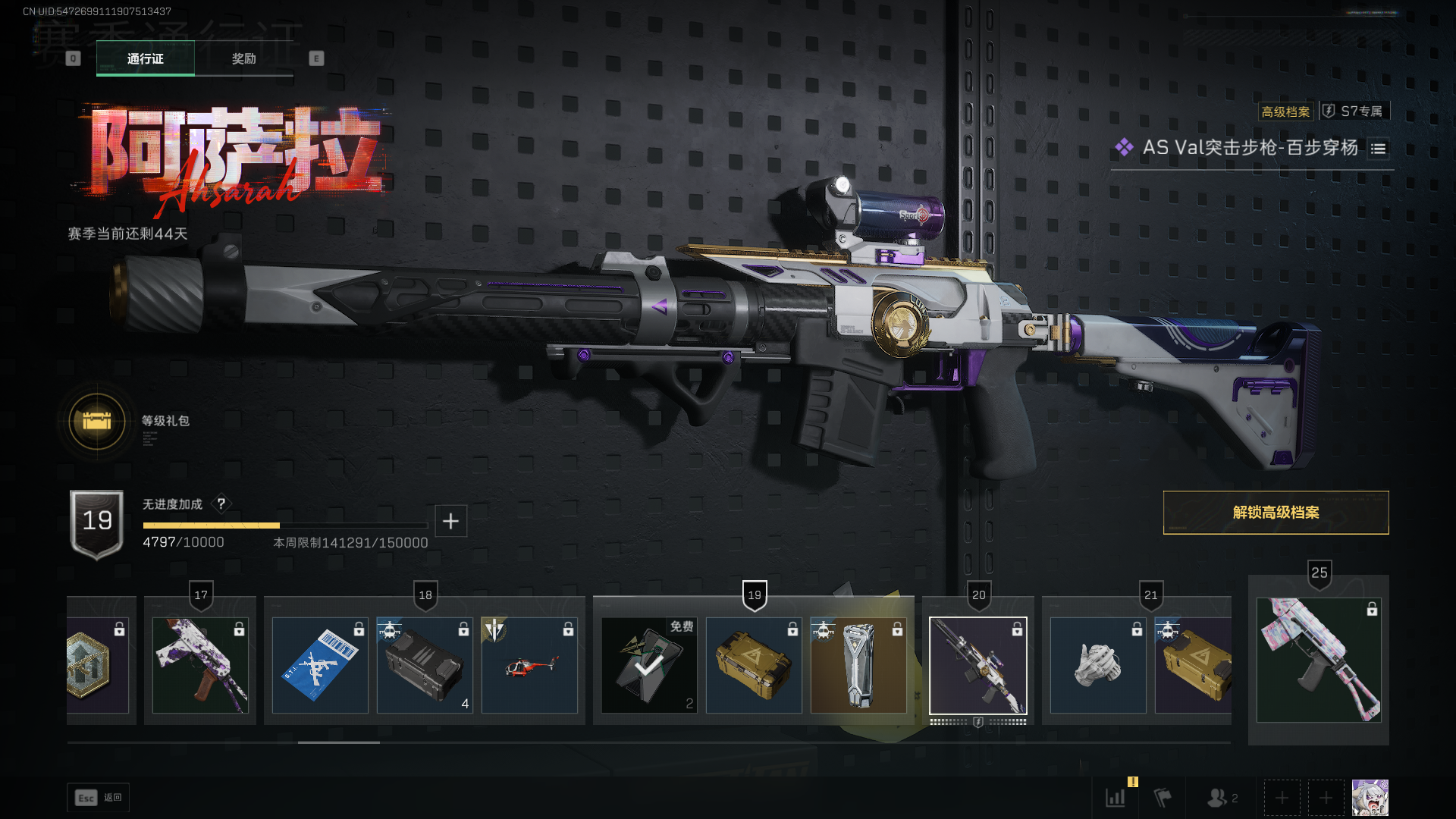
Task: Choose the white gloves reward at level 21
Action: [1098, 665]
